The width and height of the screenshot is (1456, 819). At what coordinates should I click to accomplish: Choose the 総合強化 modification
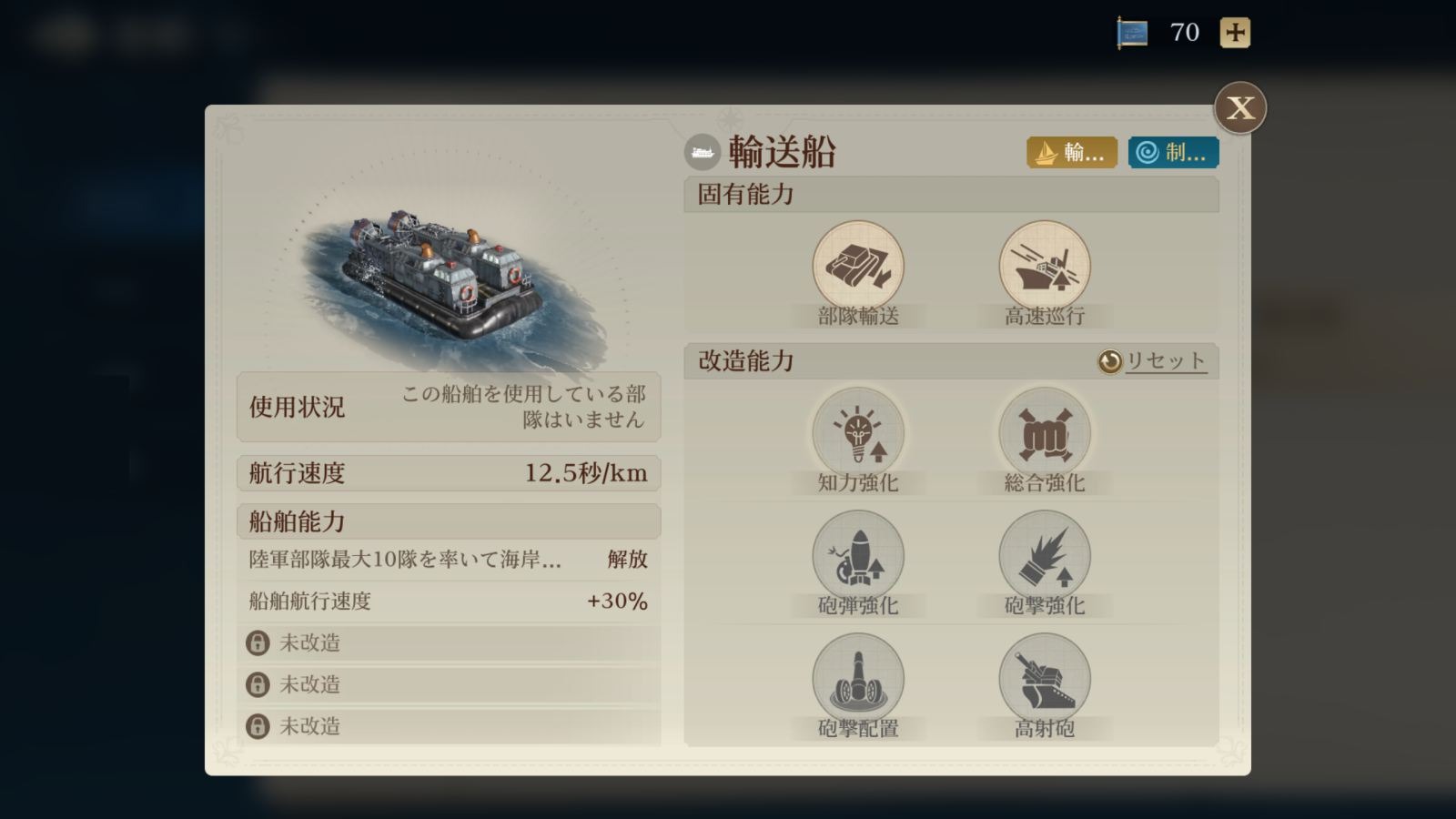tap(1044, 434)
